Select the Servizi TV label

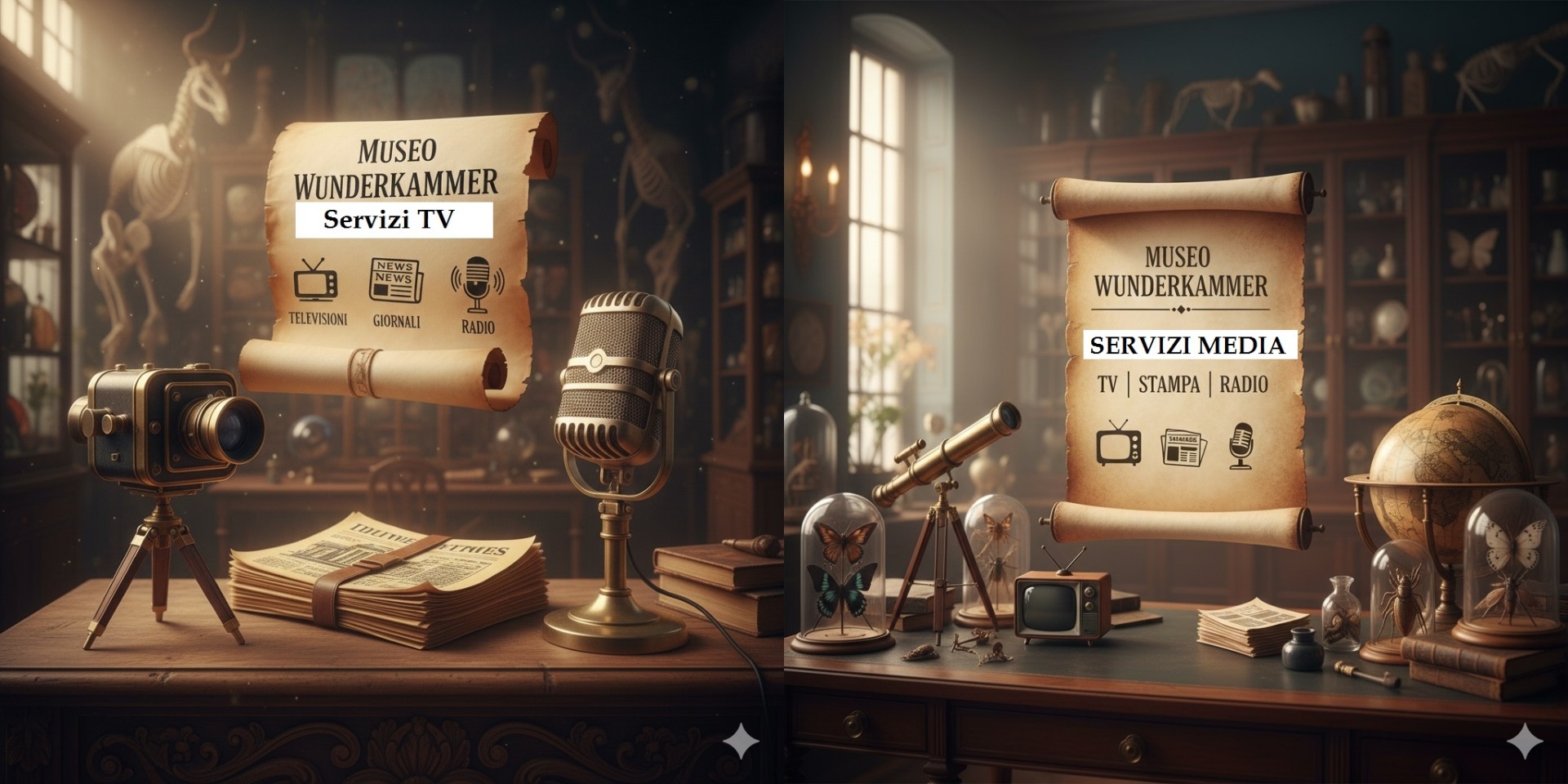[x=393, y=220]
